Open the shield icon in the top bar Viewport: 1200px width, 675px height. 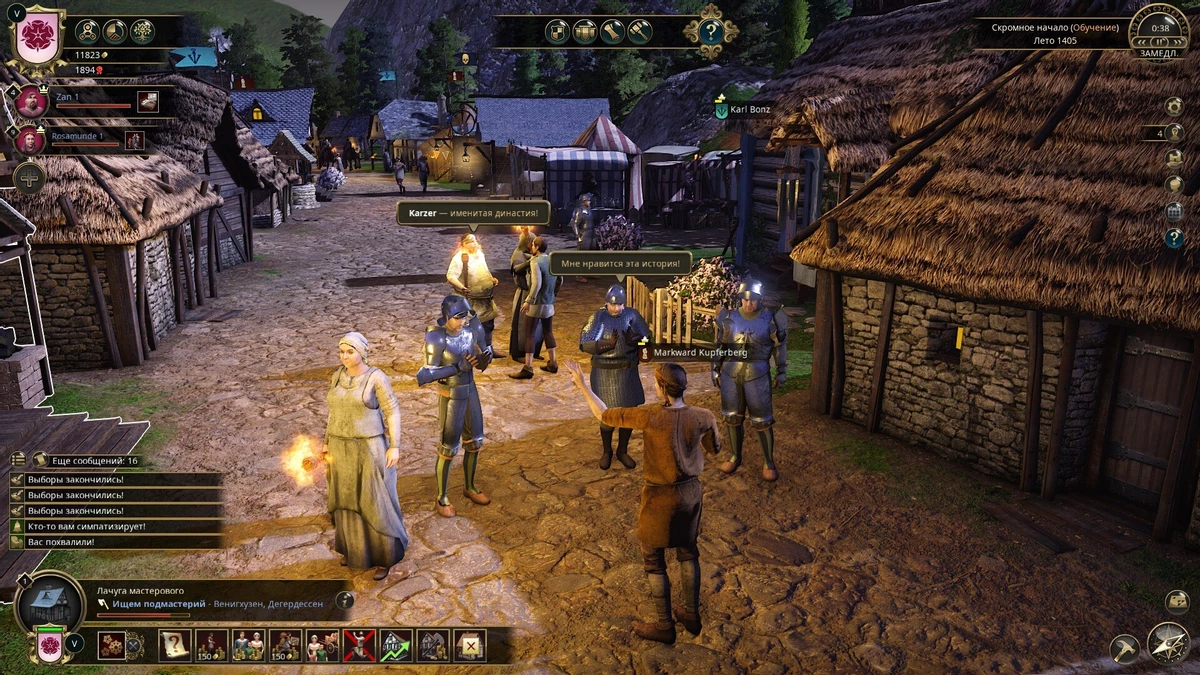point(557,31)
